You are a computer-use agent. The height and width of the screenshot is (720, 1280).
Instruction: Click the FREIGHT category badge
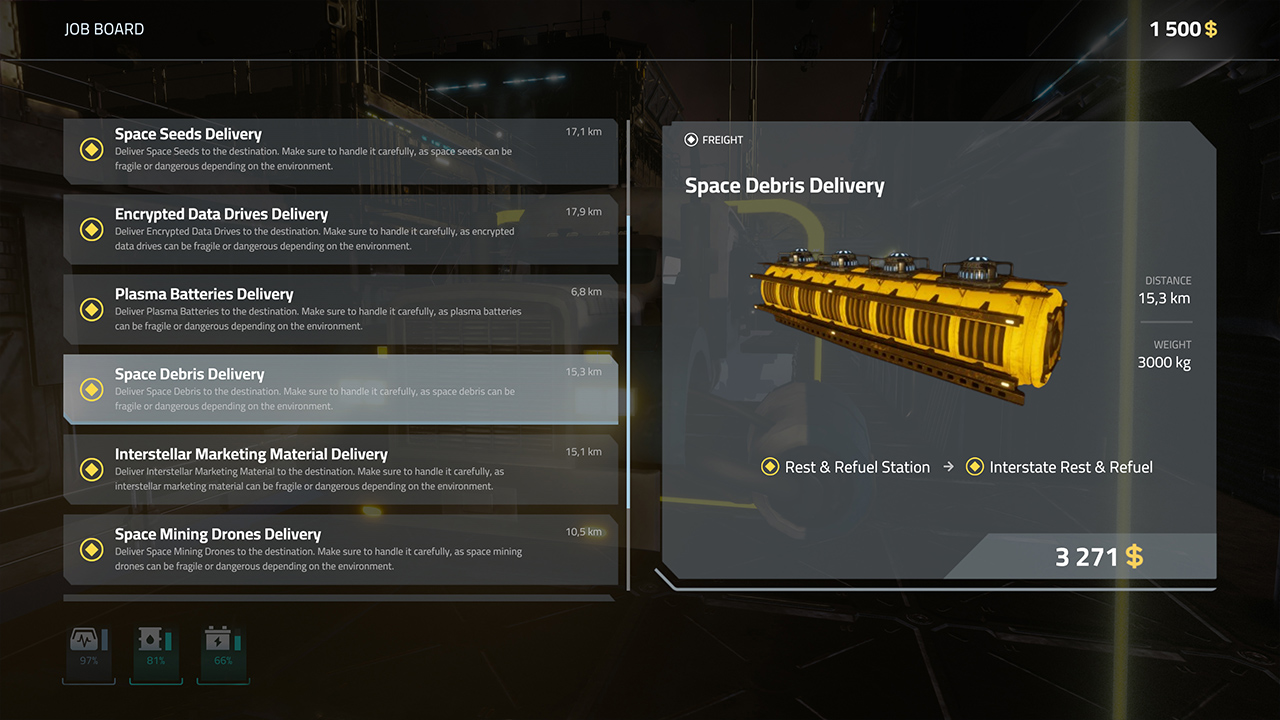[713, 140]
